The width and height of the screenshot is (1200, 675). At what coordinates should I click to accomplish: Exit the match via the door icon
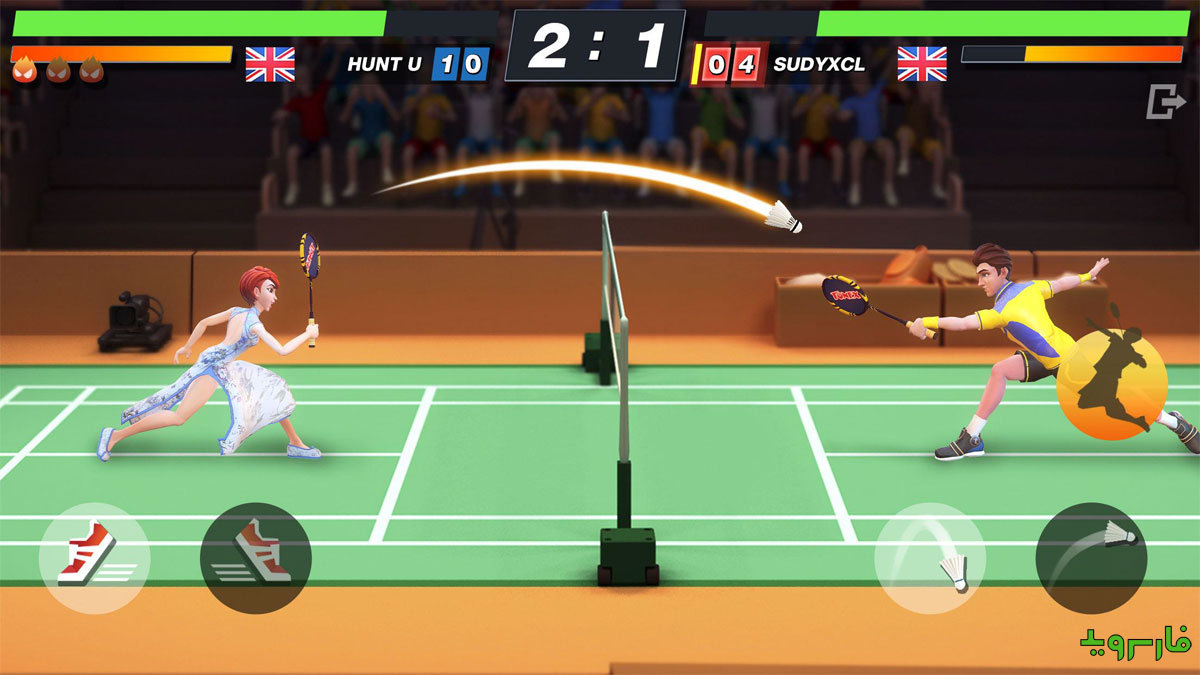click(x=1163, y=102)
